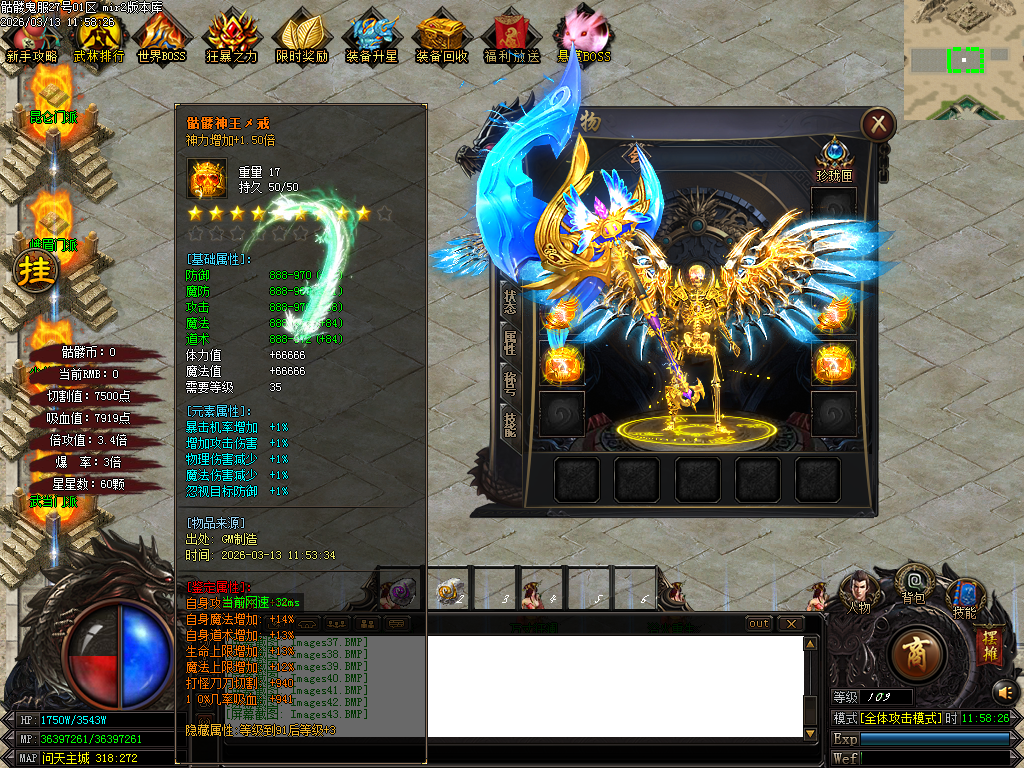The width and height of the screenshot is (1024, 768).
Task: Toggle the round golden 挂 auto-play button
Action: (x=36, y=270)
